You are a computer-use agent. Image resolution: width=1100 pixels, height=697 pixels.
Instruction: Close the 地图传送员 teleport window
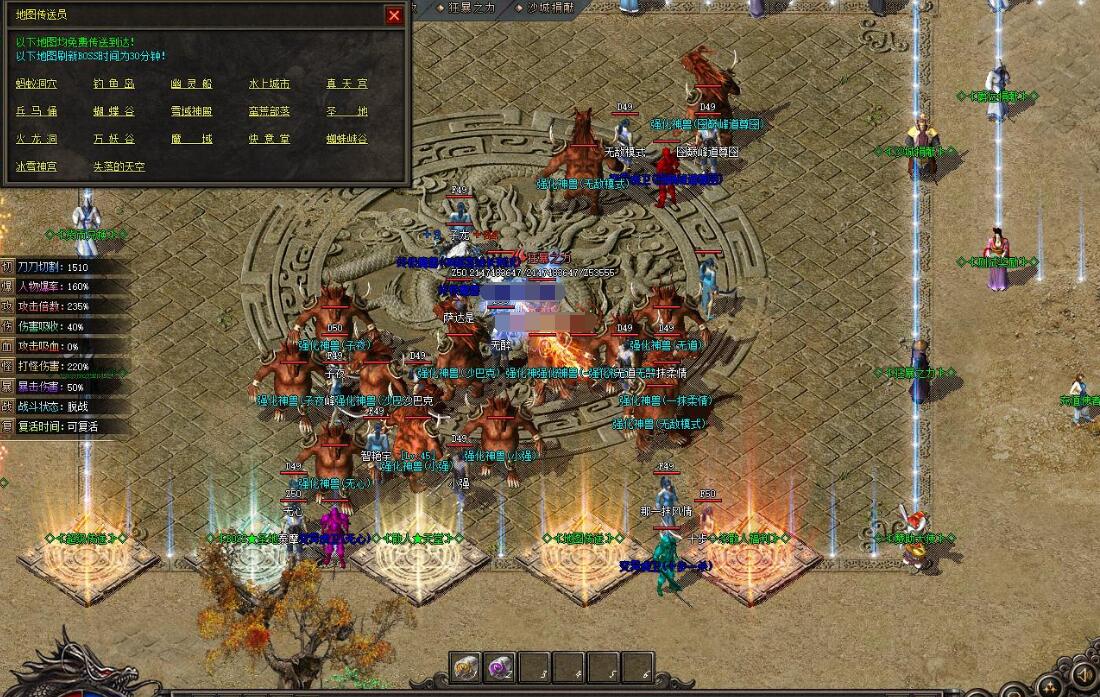394,15
